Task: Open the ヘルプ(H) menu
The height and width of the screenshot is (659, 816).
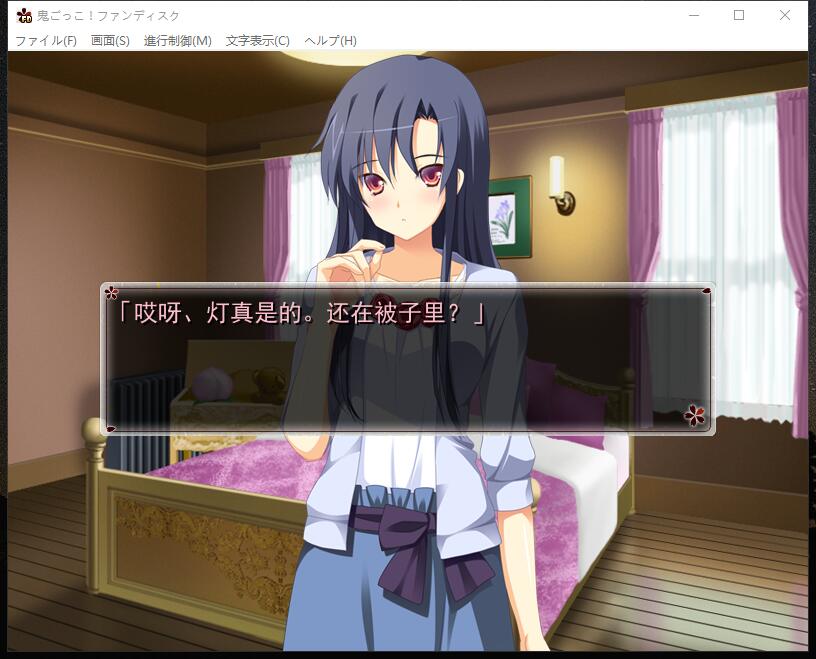Action: tap(330, 41)
